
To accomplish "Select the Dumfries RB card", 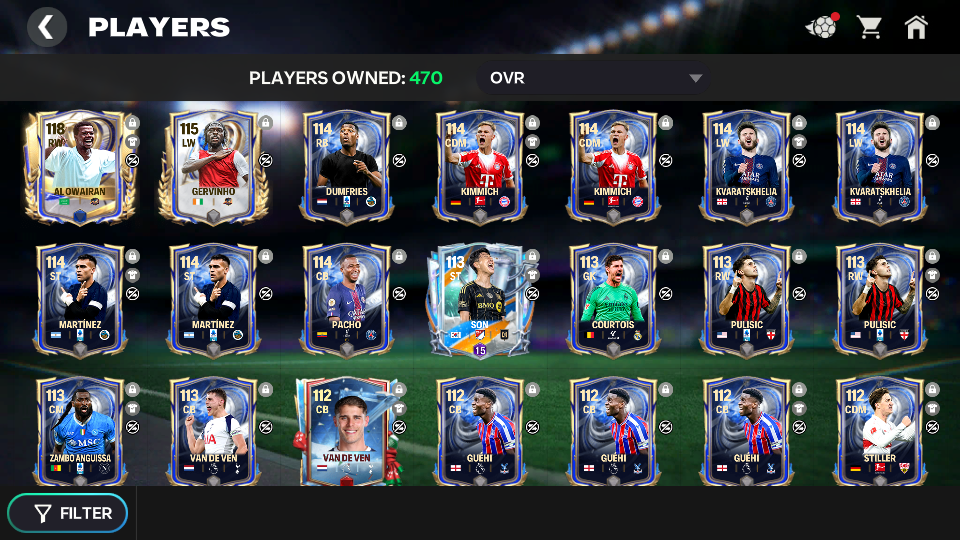I will [x=346, y=166].
